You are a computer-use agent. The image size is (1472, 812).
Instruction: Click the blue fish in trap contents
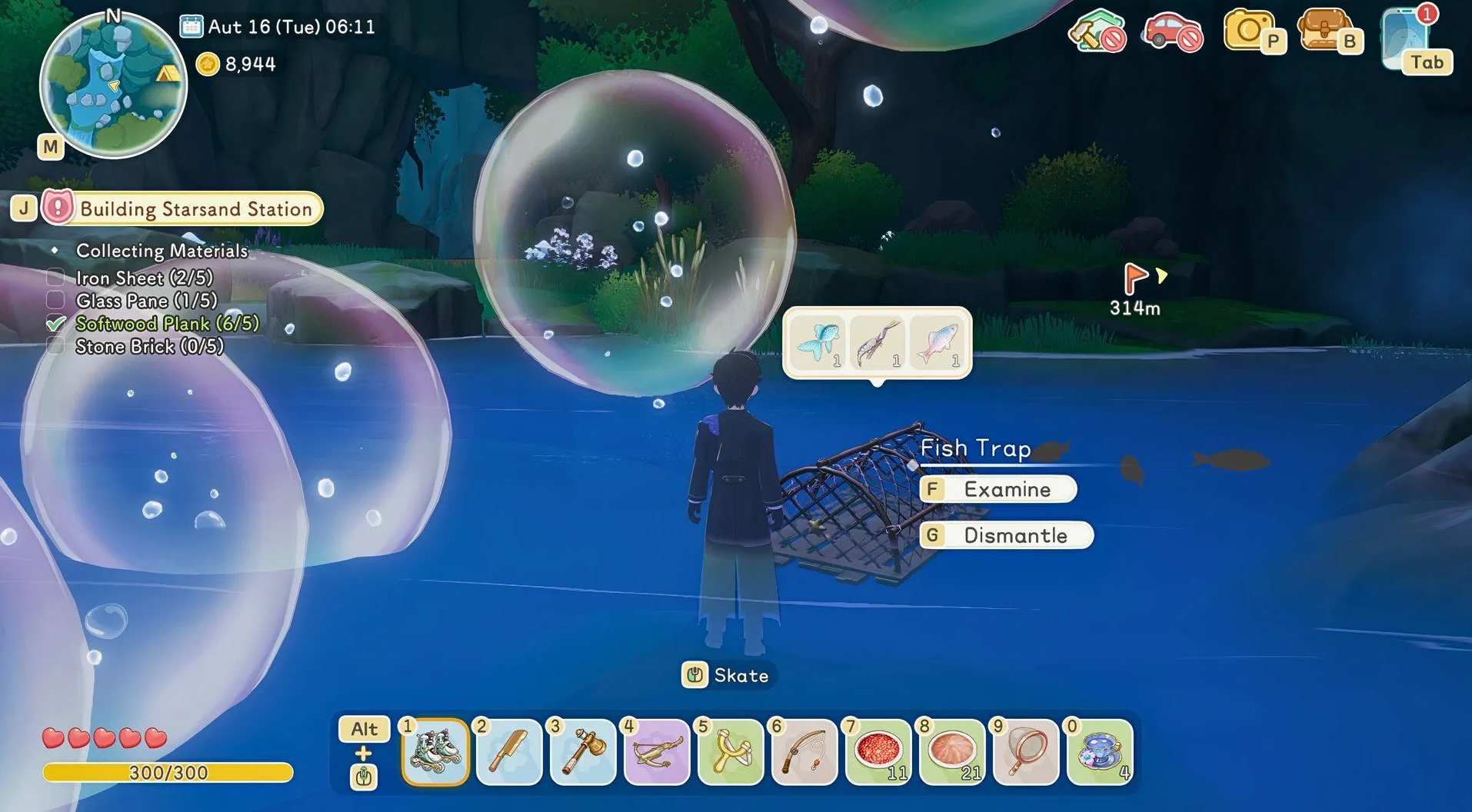(x=818, y=343)
